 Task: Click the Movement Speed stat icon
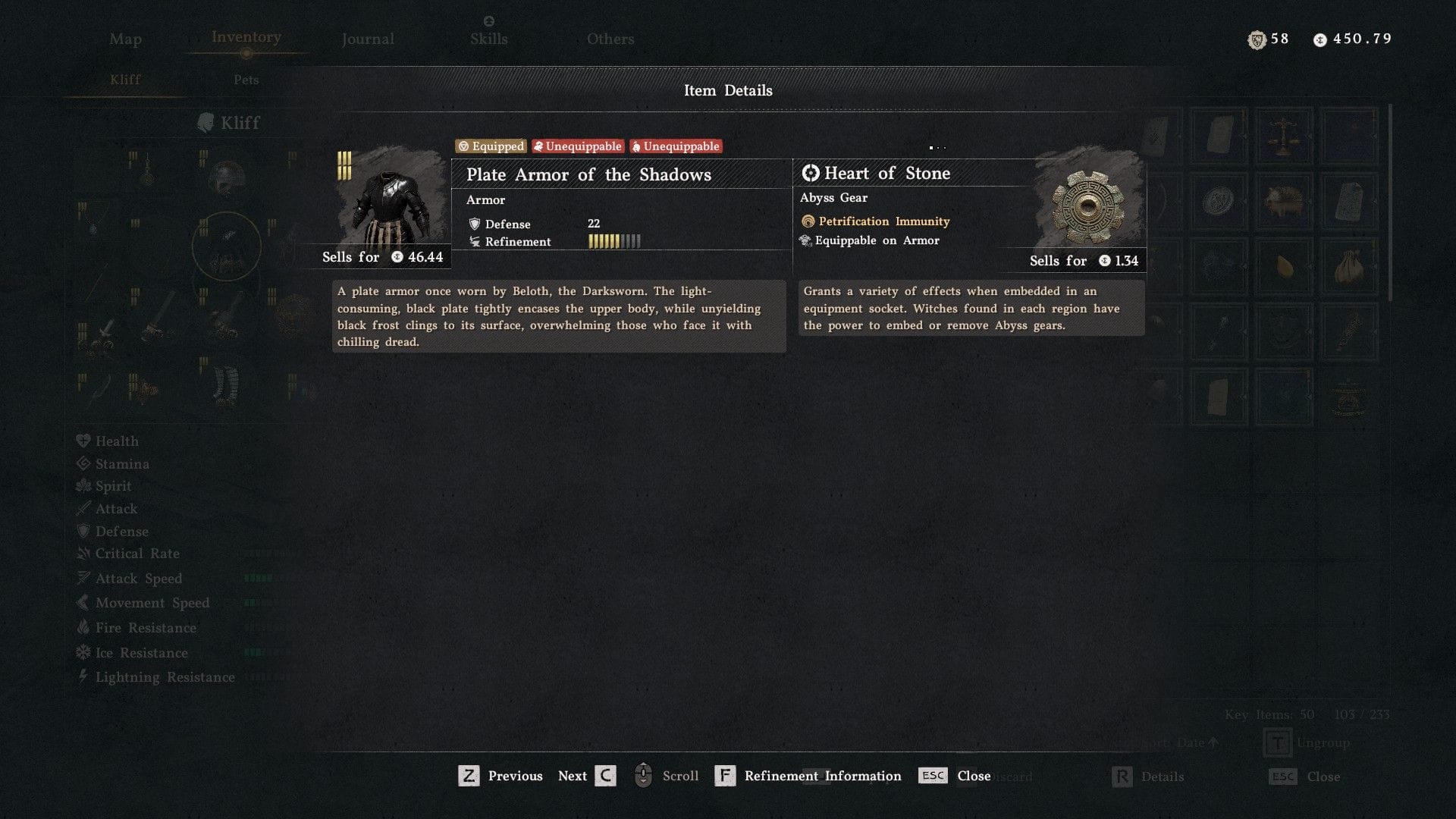click(x=83, y=603)
